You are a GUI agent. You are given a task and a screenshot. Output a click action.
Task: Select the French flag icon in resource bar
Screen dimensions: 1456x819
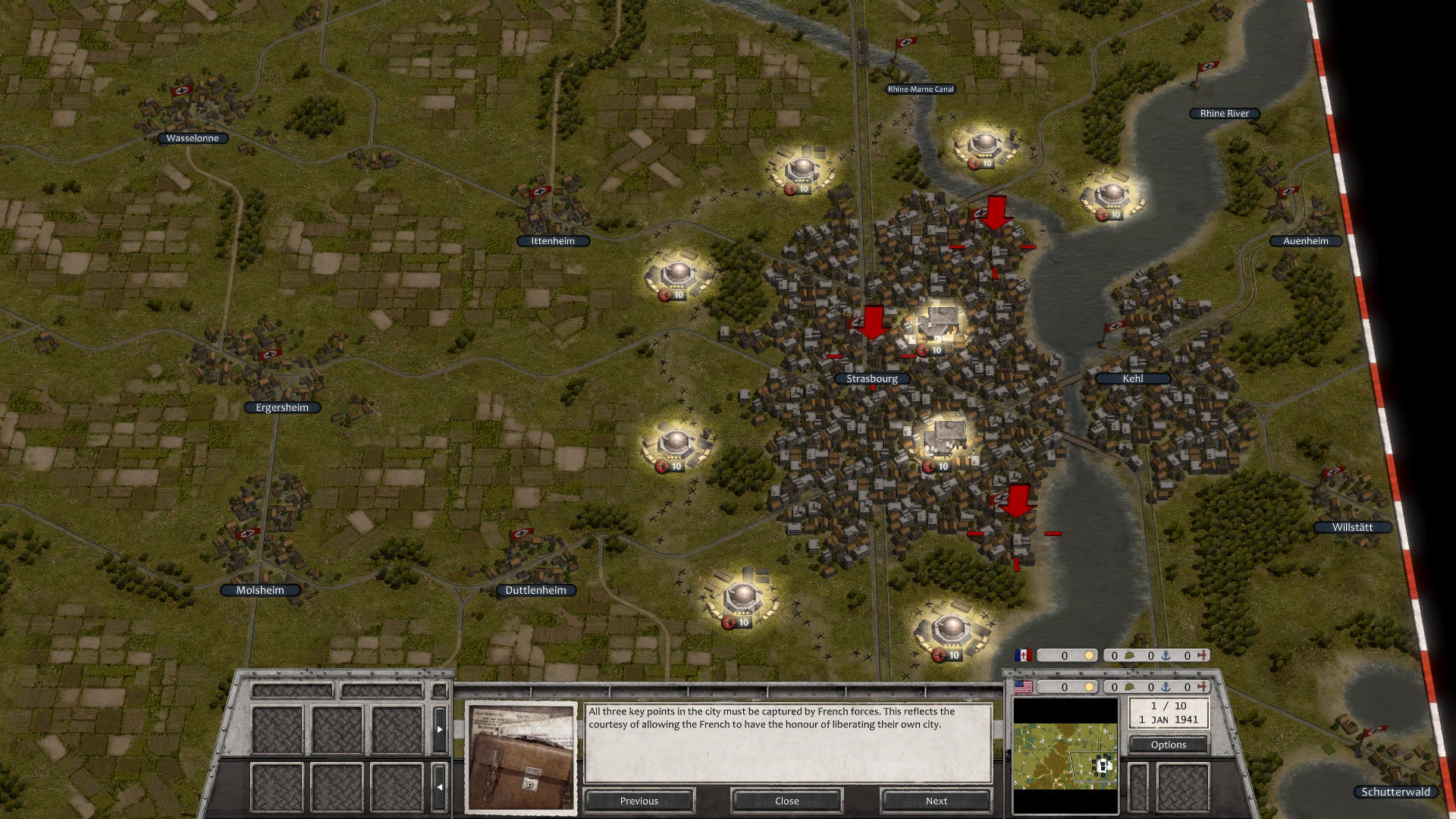click(x=1024, y=655)
